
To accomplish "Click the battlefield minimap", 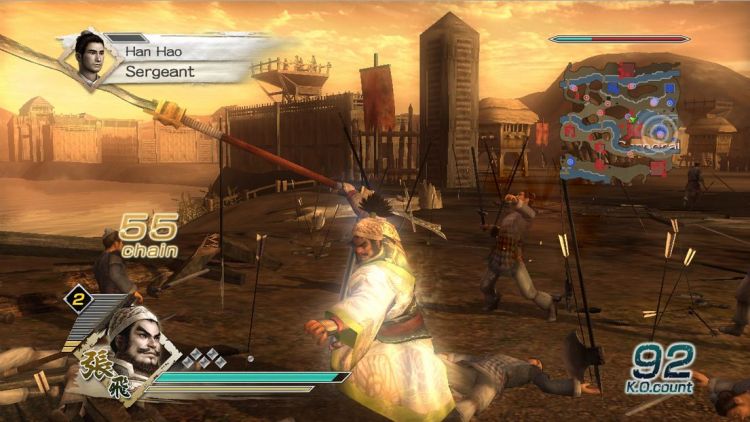I will 621,120.
